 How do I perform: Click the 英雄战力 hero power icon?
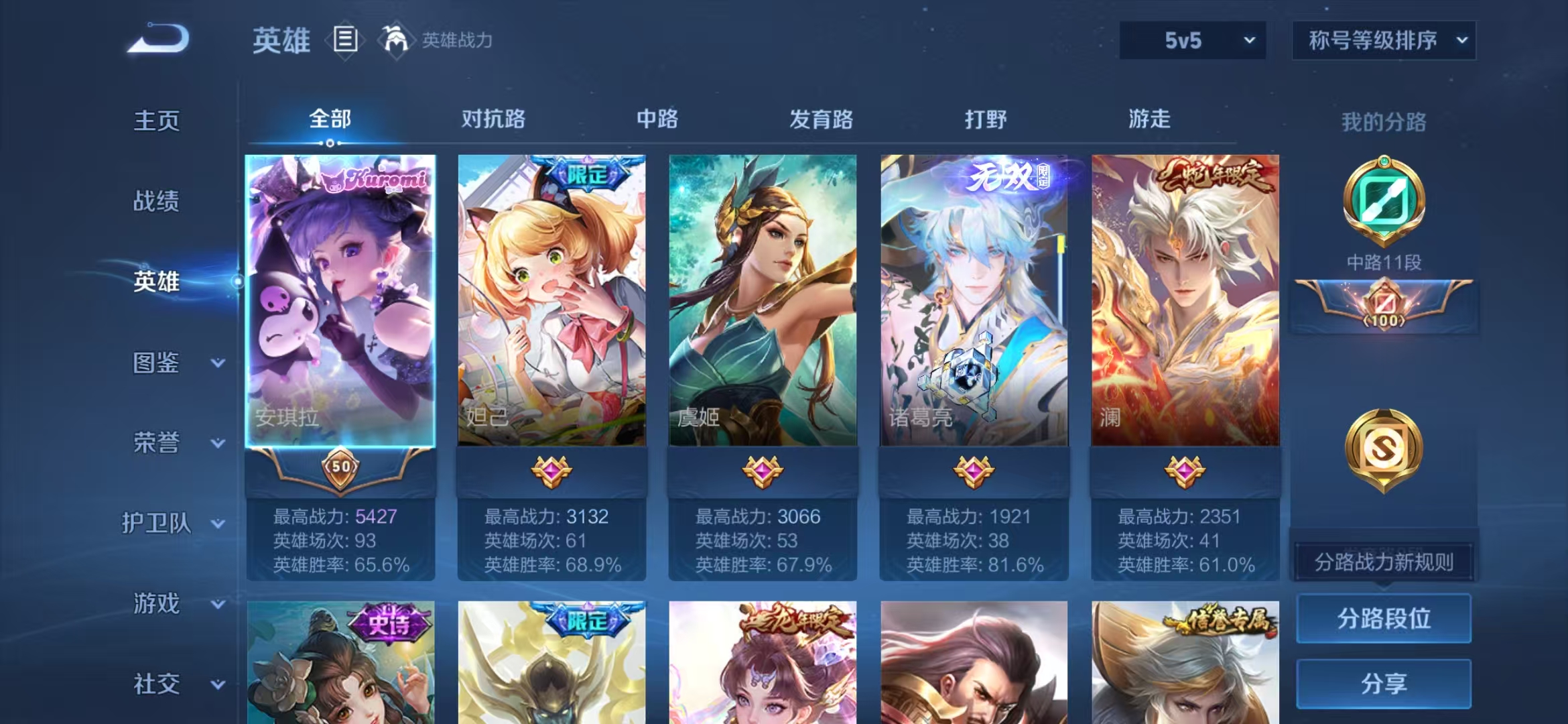click(395, 40)
